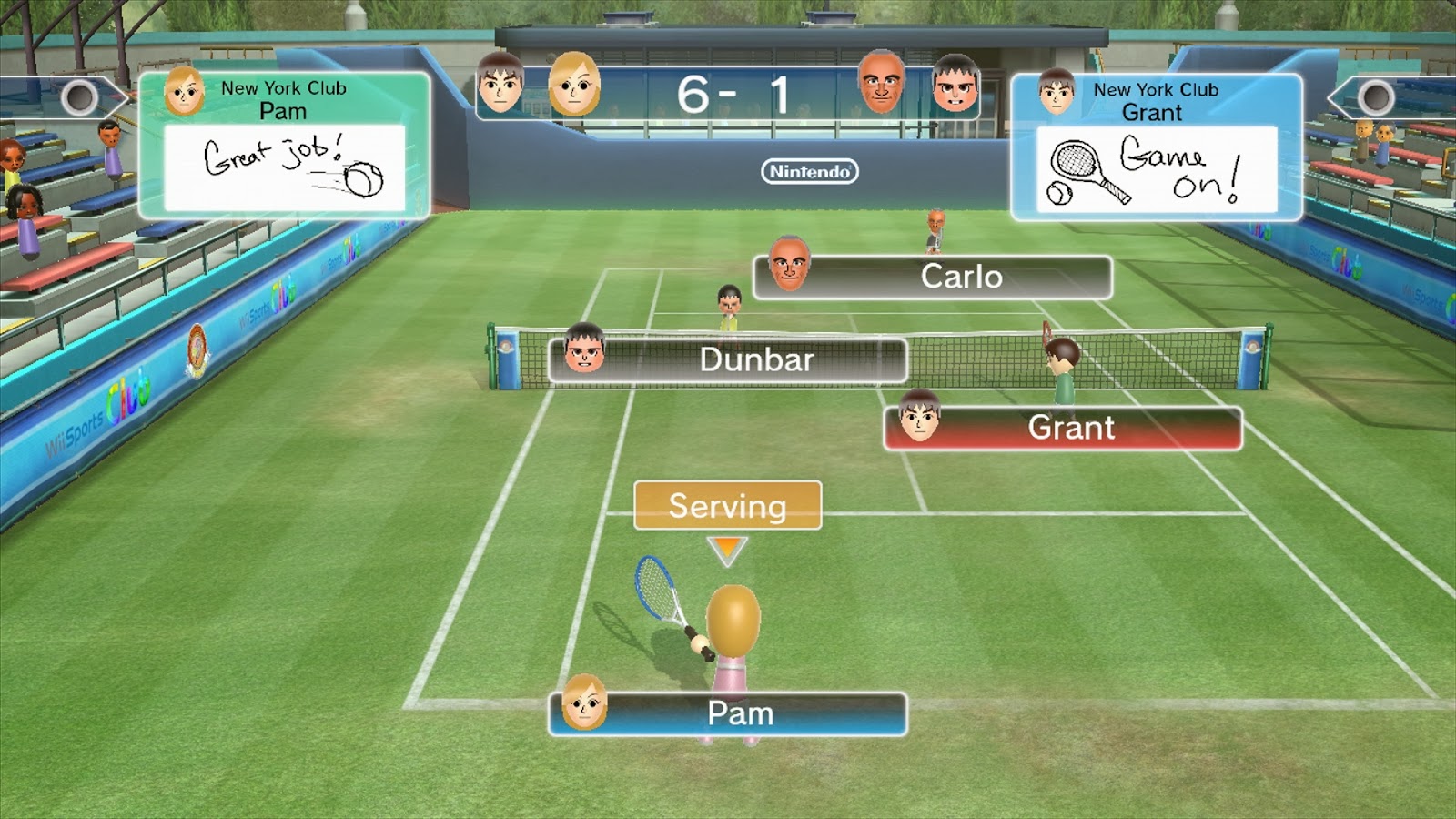Click the circle arrow tab beside Grant's card
Viewport: 1456px width, 819px height.
(1375, 97)
